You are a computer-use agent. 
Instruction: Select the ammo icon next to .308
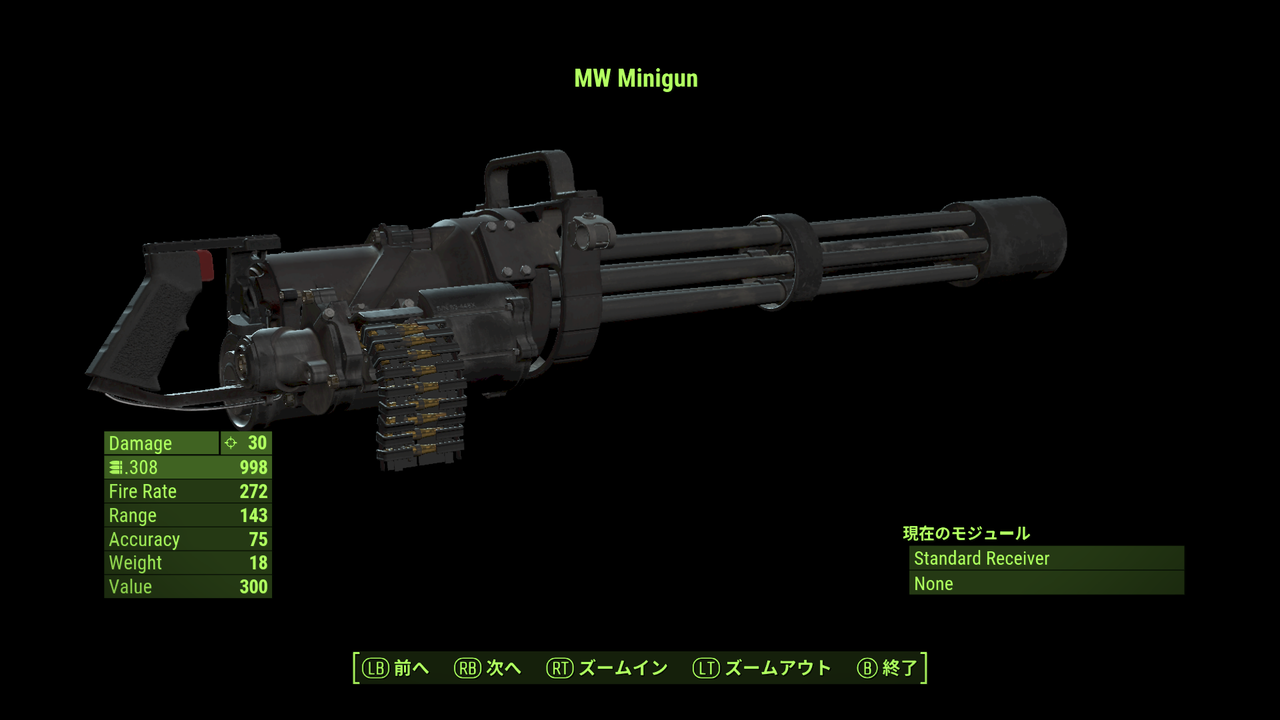coord(116,467)
